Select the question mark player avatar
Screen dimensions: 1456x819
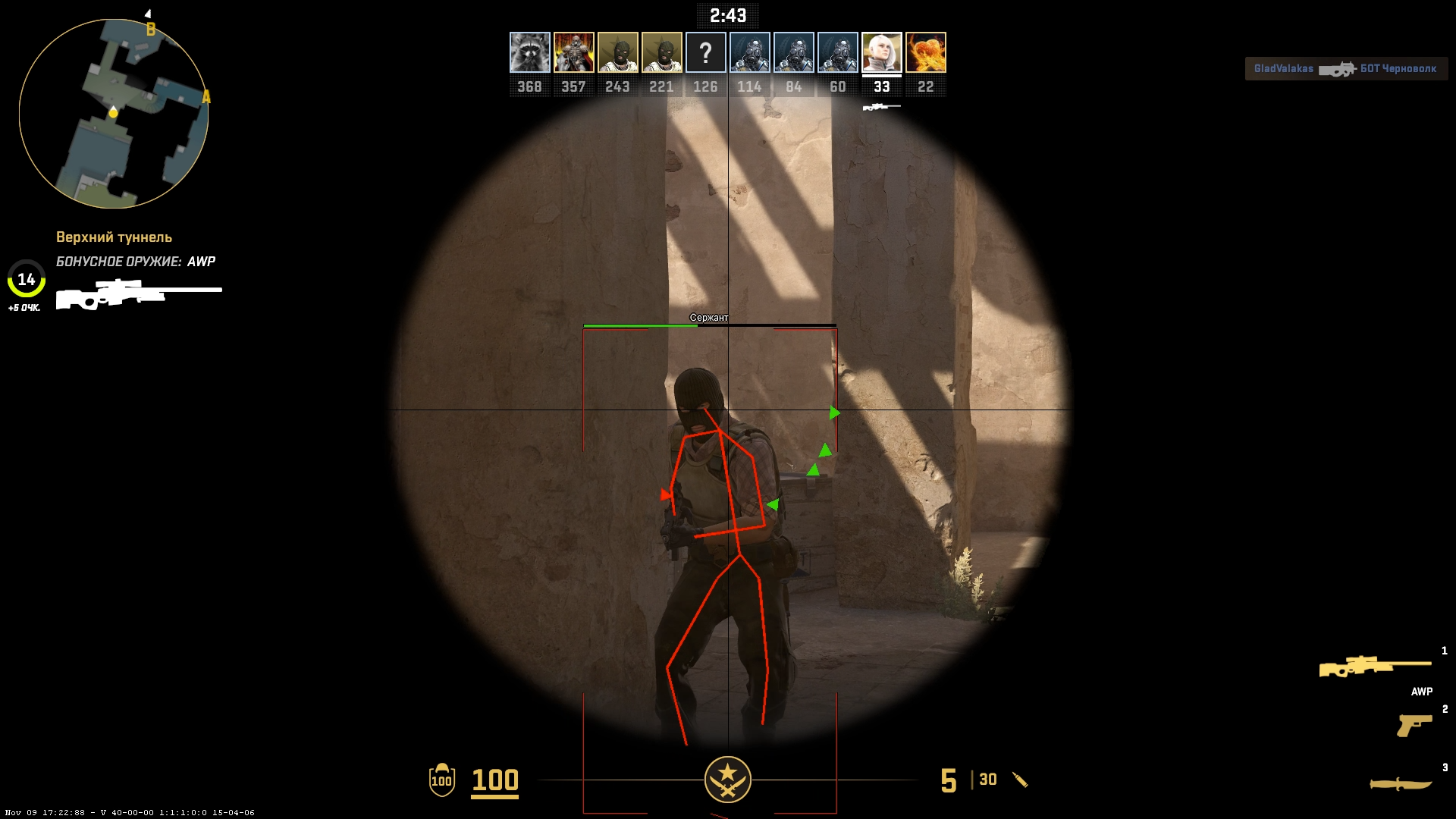pos(705,52)
